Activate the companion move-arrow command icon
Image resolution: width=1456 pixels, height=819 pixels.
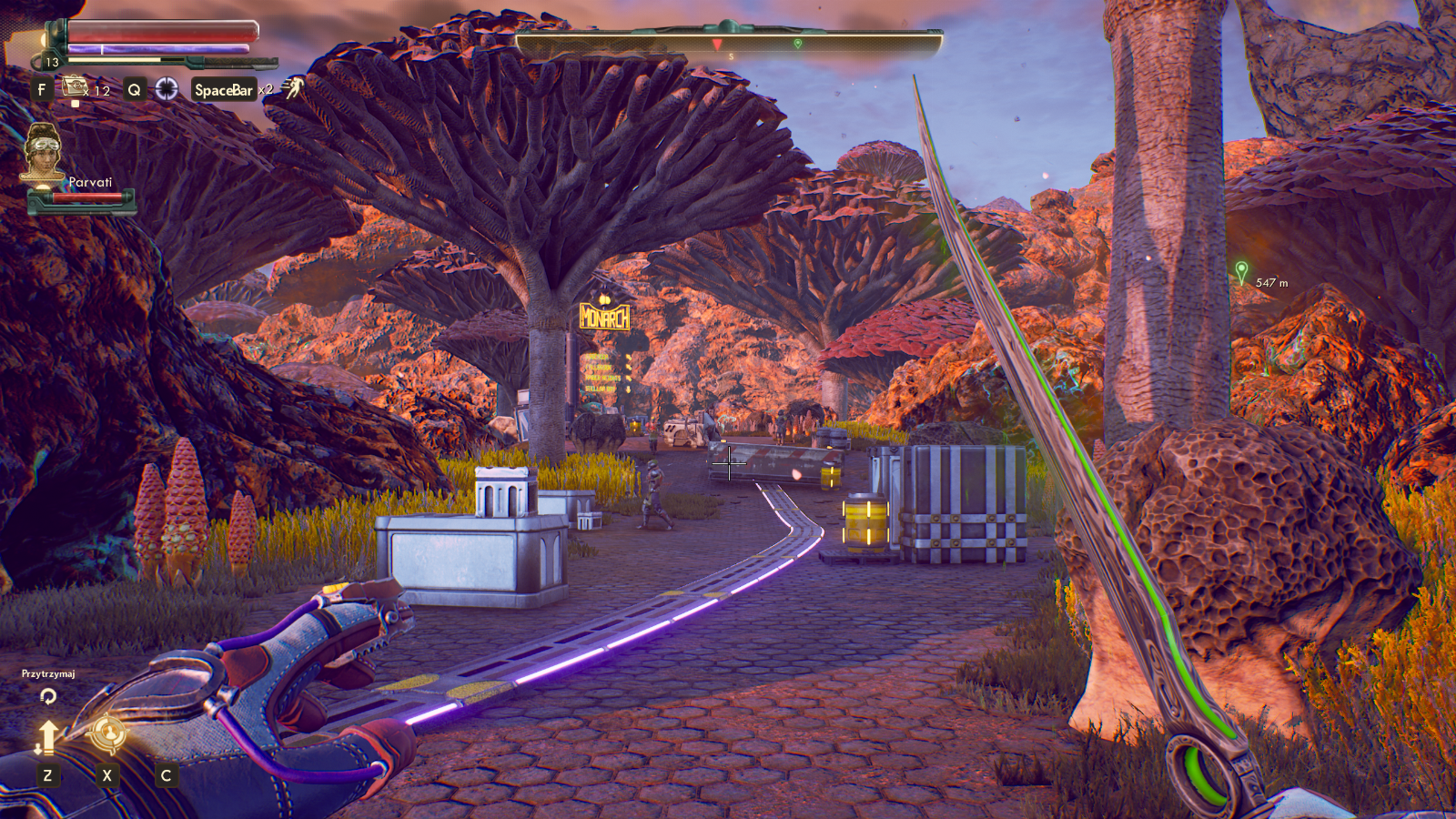47,736
